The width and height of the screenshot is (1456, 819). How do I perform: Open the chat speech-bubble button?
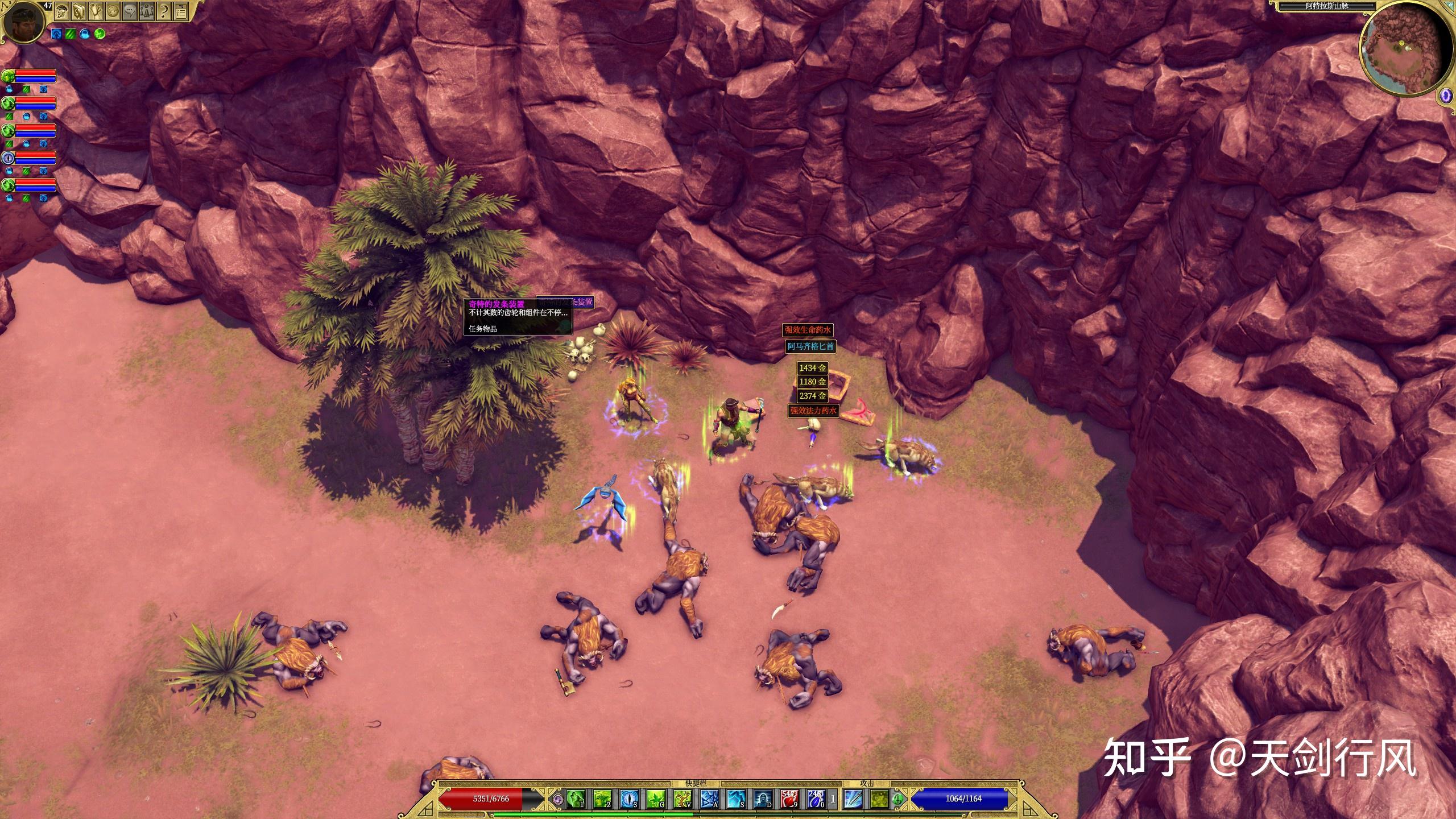click(130, 10)
